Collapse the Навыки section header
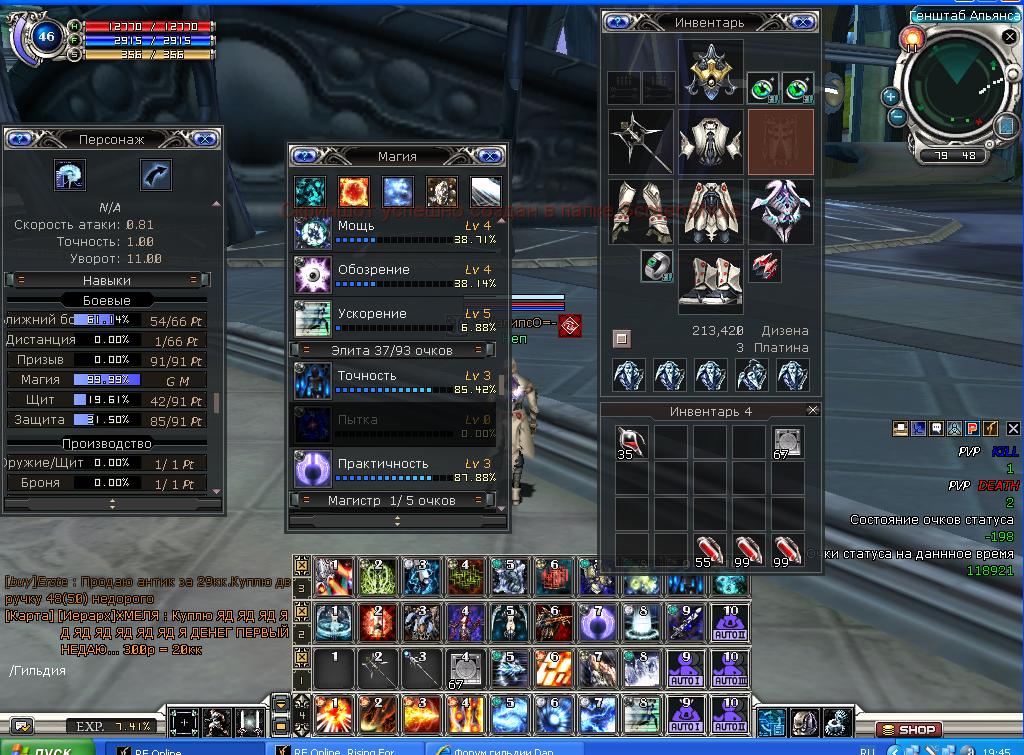 (107, 281)
